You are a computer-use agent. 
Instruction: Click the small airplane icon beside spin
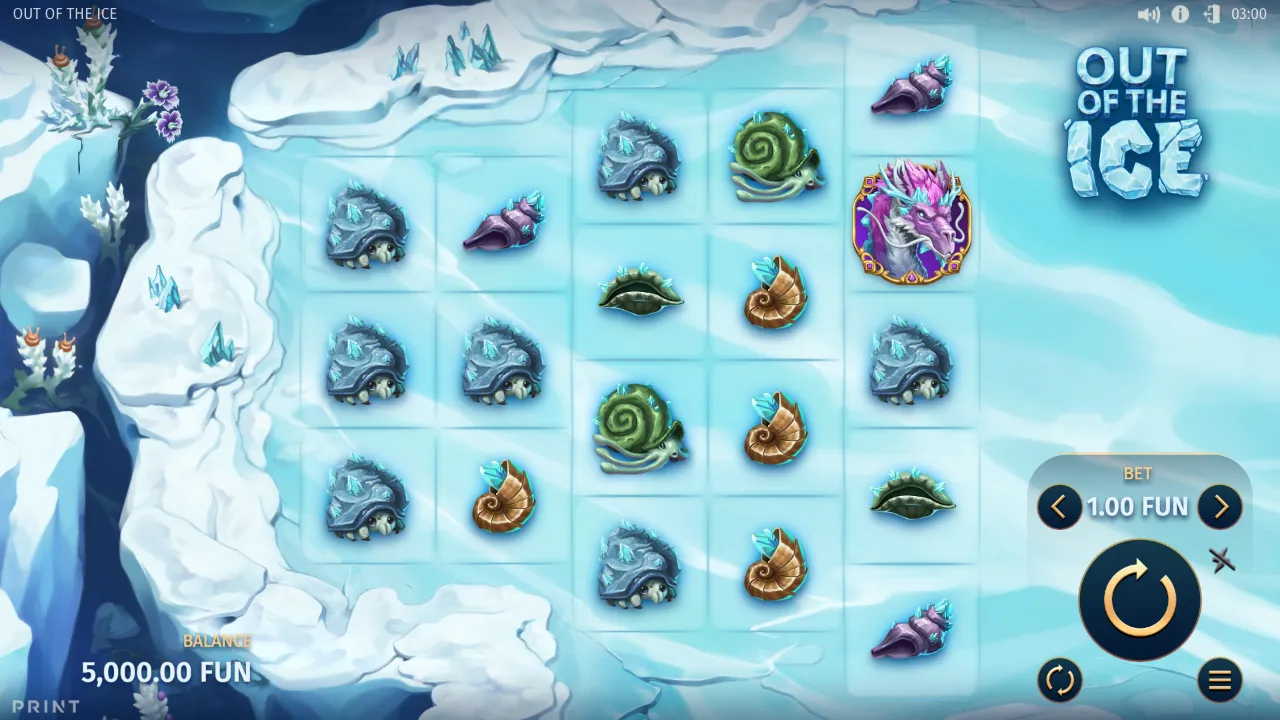(1224, 561)
